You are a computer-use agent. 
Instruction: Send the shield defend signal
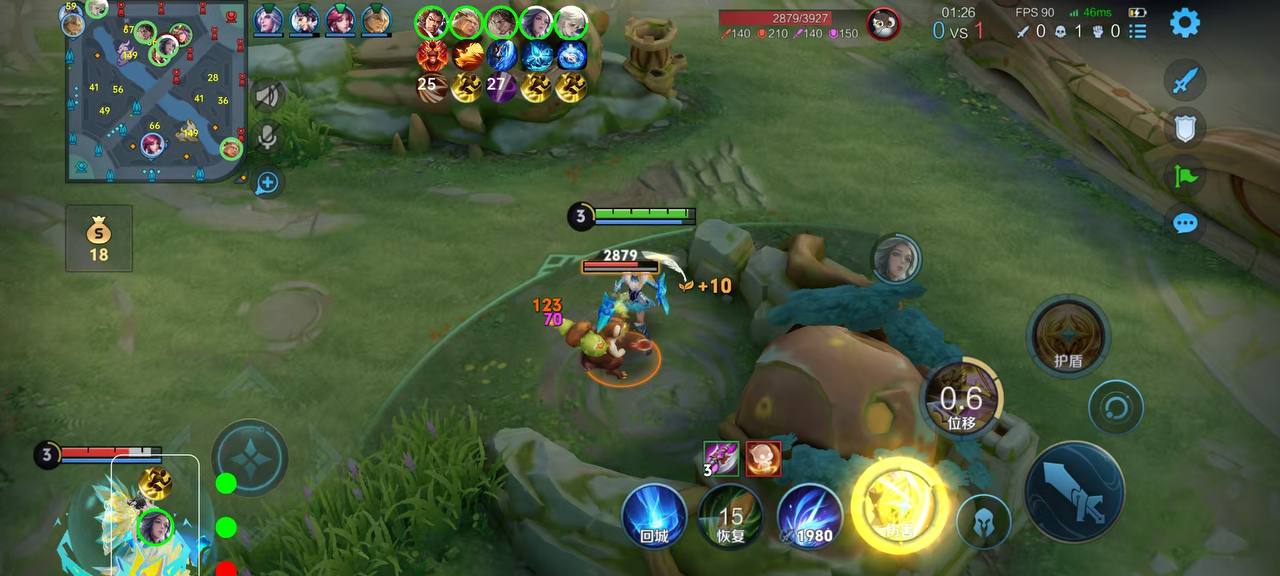click(1187, 127)
